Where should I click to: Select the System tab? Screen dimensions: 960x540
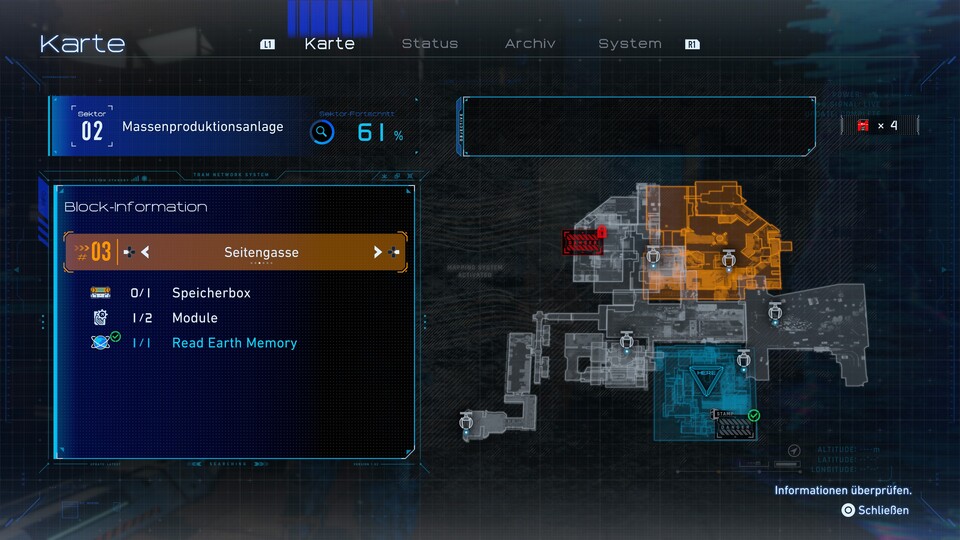(x=630, y=44)
